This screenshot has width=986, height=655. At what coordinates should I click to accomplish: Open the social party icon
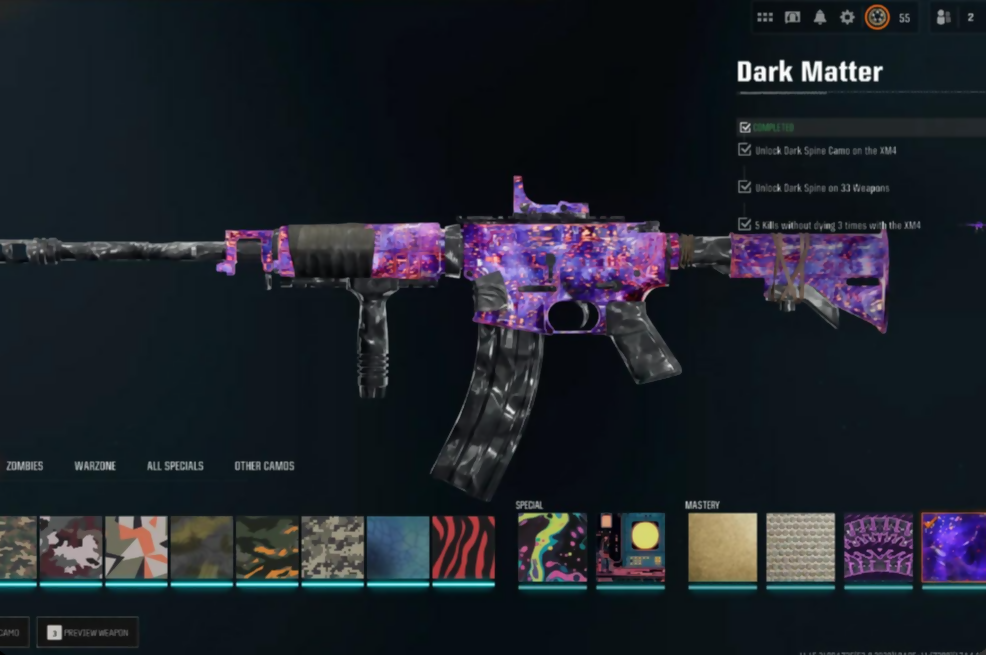pos(942,17)
